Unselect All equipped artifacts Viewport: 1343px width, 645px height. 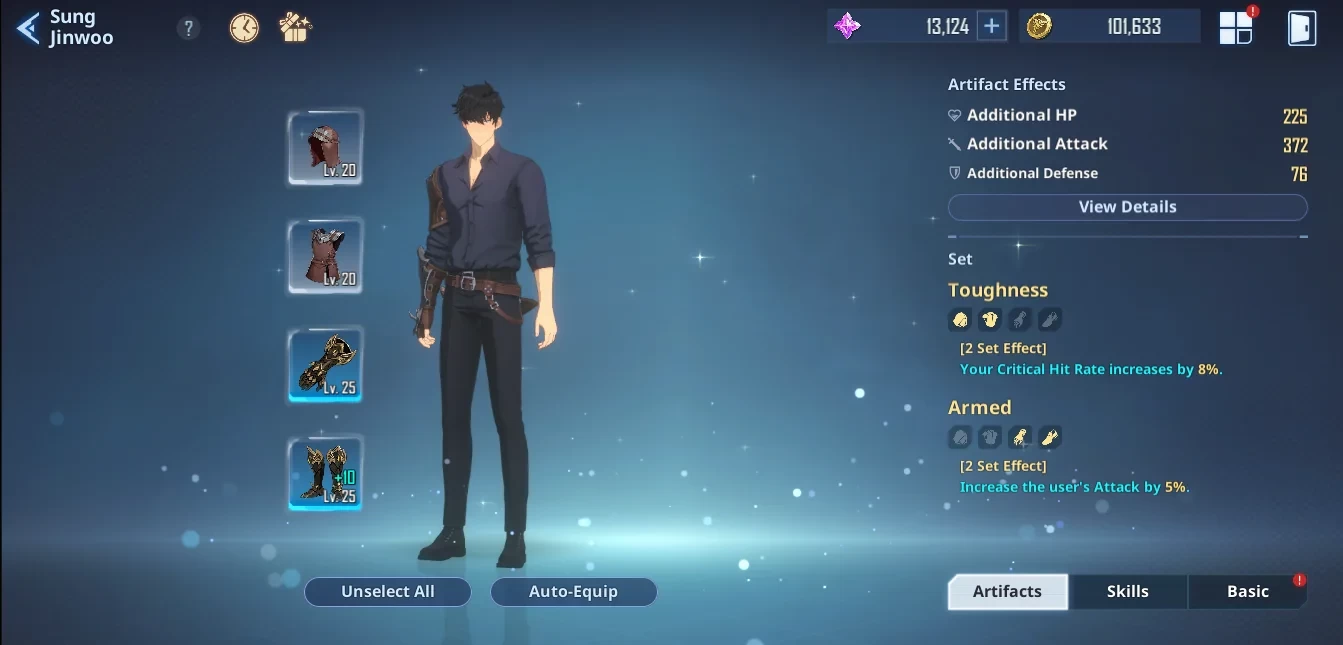click(388, 591)
